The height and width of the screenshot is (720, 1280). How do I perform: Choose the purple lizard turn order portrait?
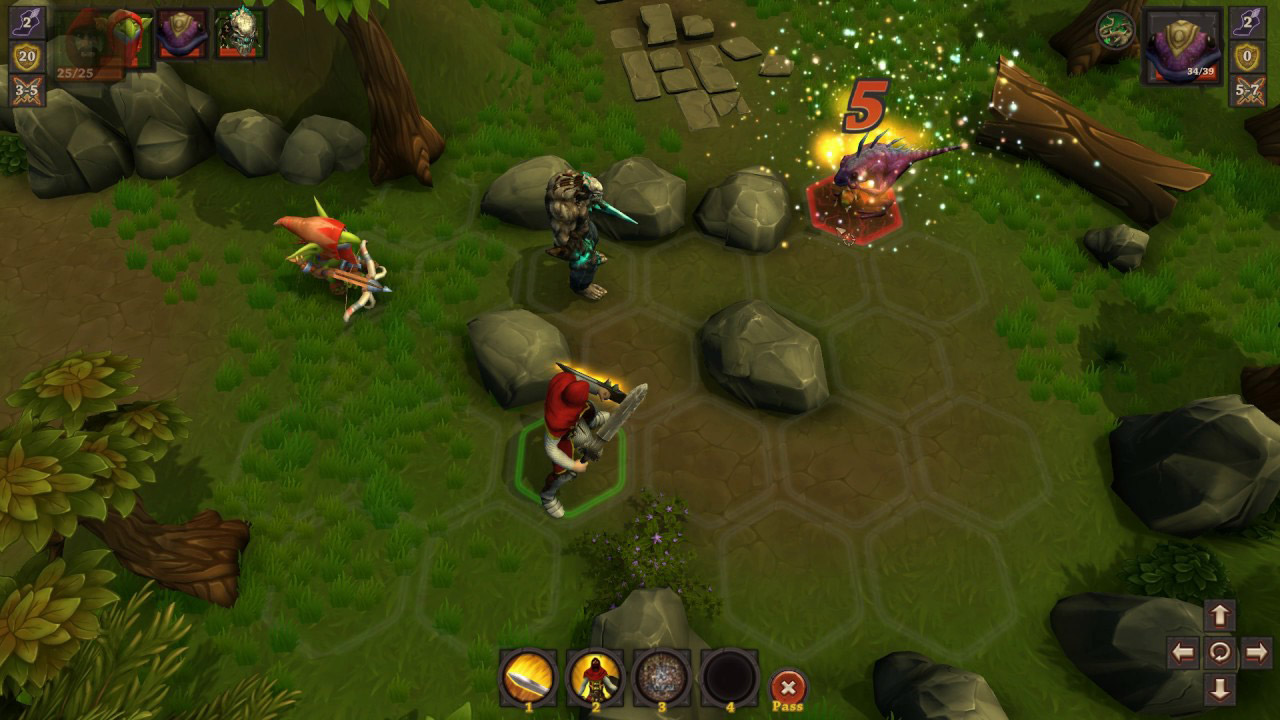click(182, 33)
